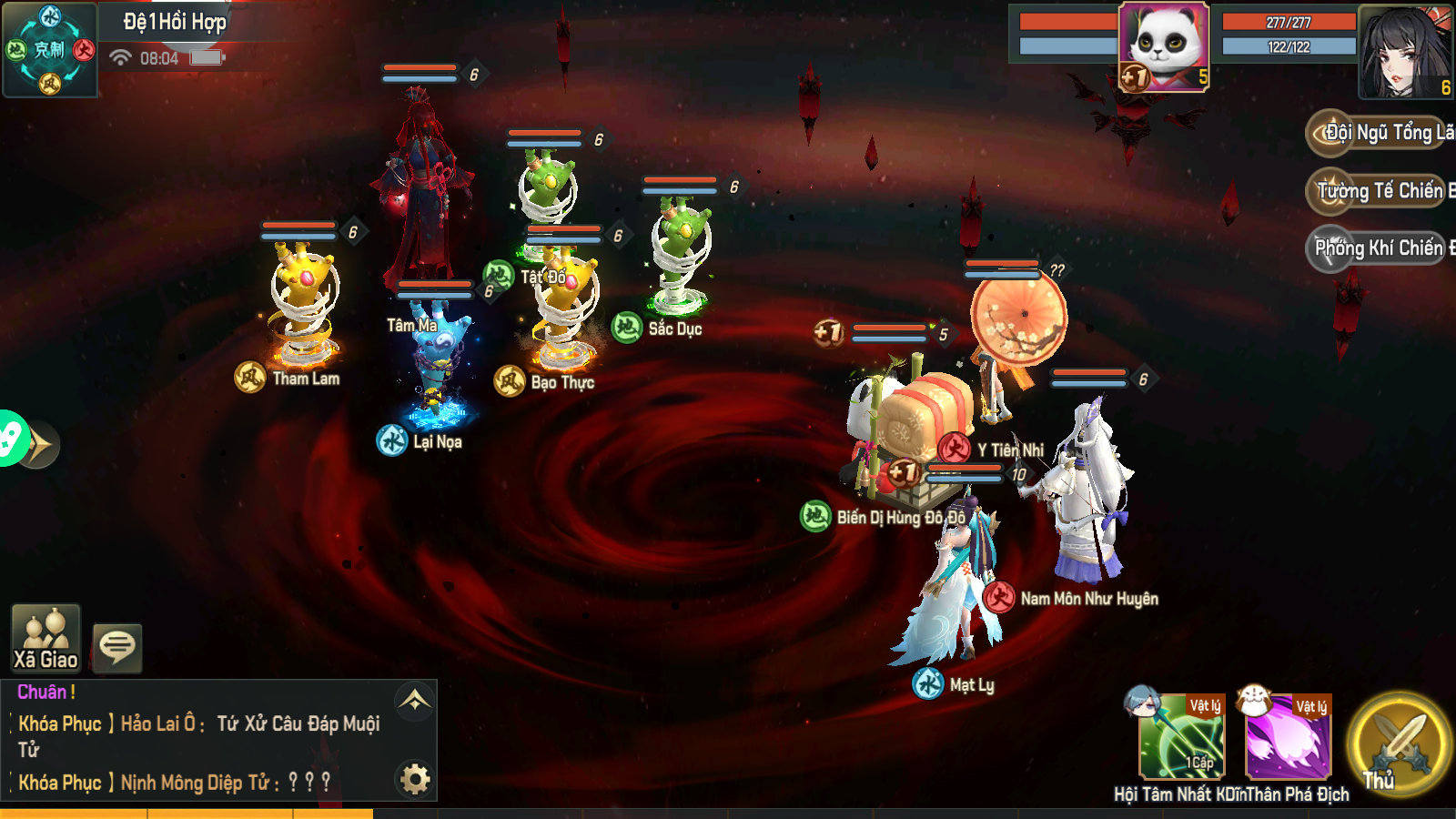The width and height of the screenshot is (1456, 819).
Task: Open the green overlay bubble icon
Action: (x=11, y=439)
